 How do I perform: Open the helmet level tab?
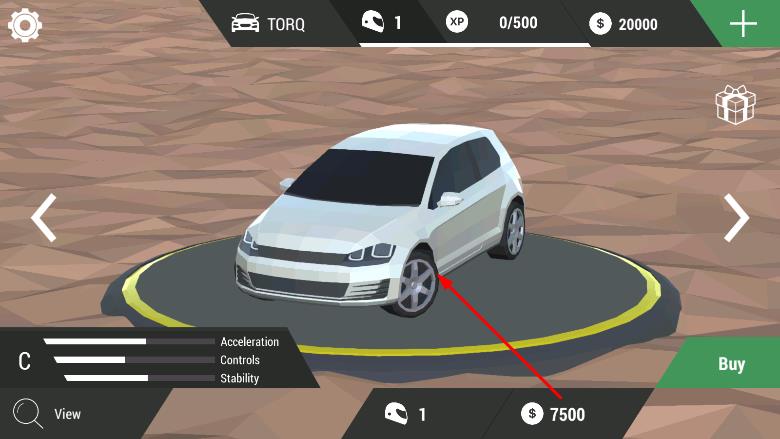(x=383, y=22)
